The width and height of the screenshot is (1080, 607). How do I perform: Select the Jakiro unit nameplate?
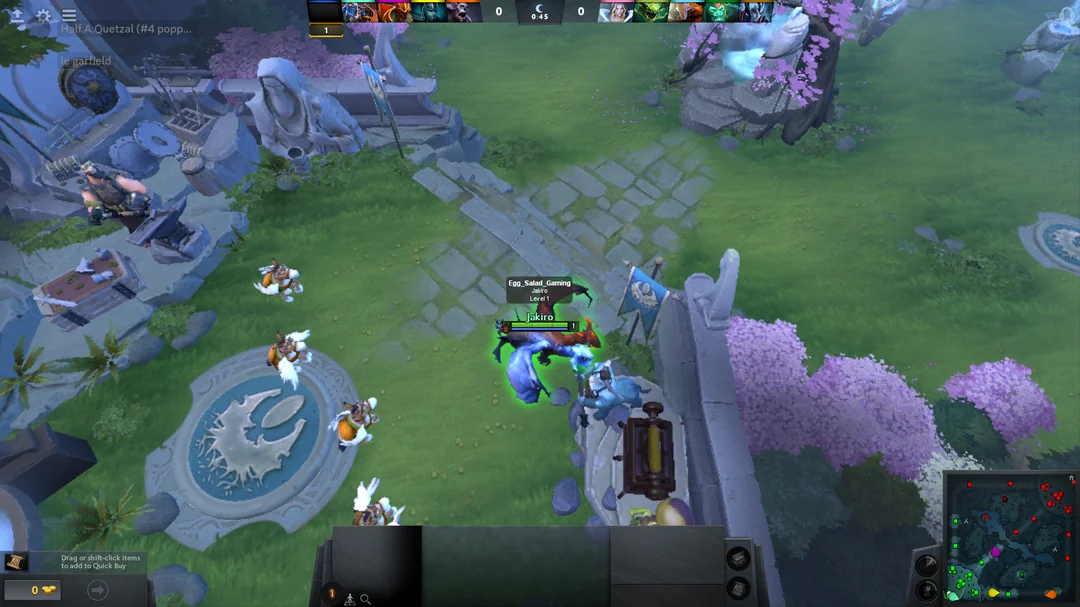coord(539,317)
